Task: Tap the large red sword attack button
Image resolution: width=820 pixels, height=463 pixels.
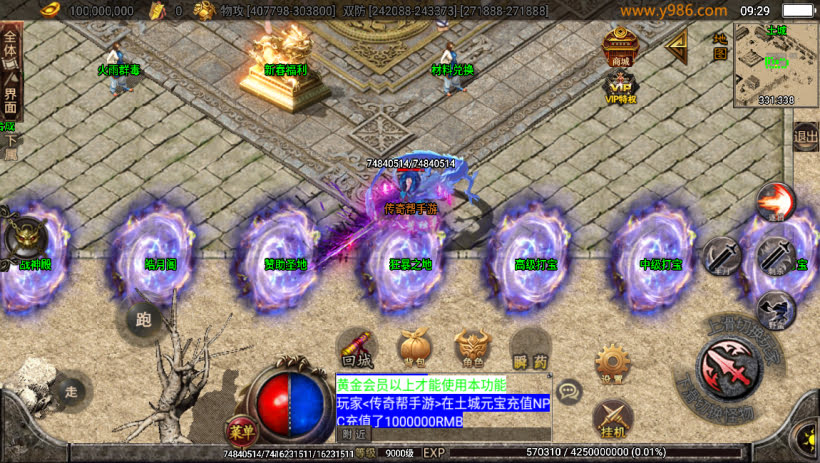Action: click(x=732, y=369)
